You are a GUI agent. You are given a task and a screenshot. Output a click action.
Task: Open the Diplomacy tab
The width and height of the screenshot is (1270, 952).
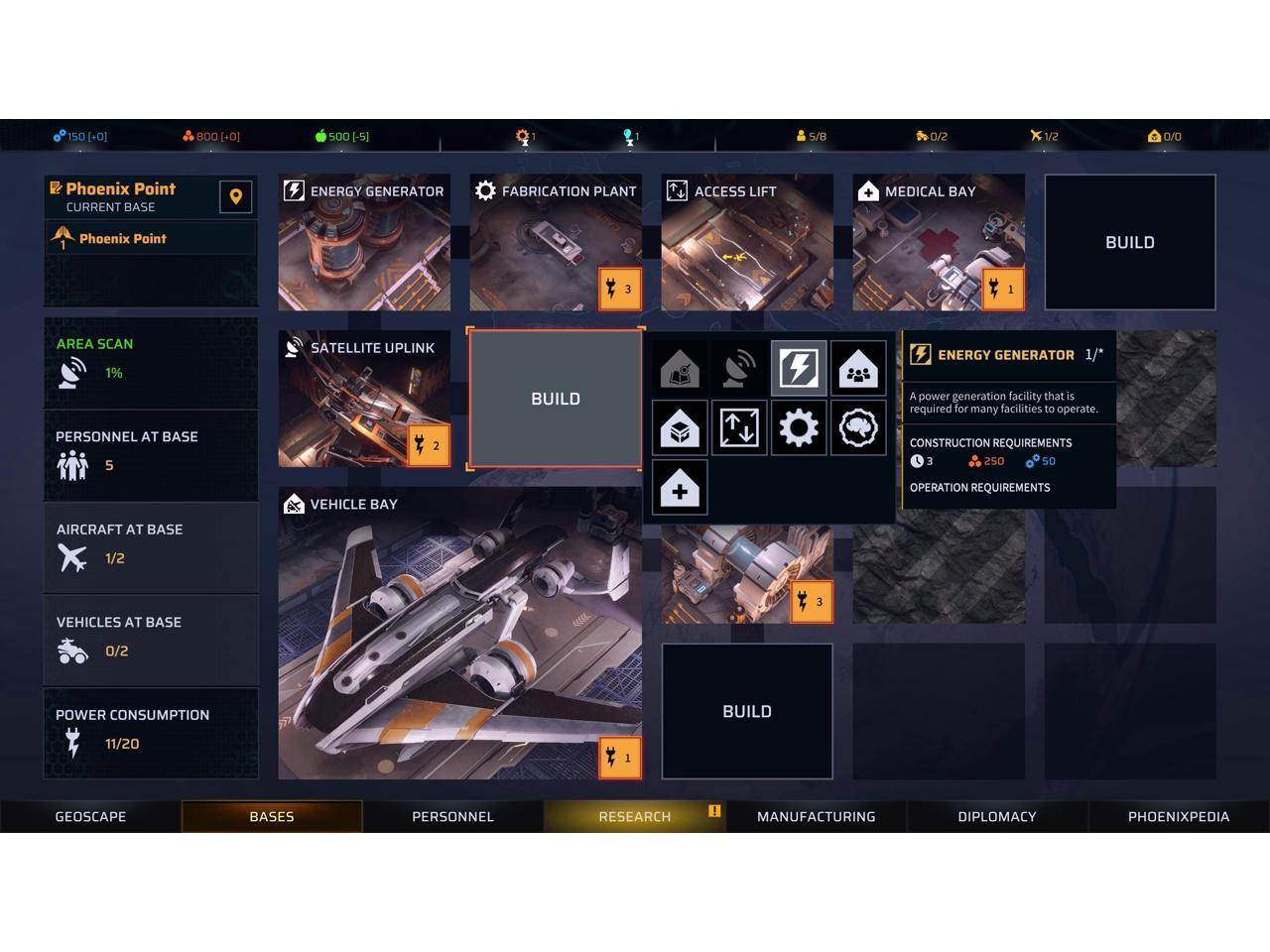tap(996, 816)
